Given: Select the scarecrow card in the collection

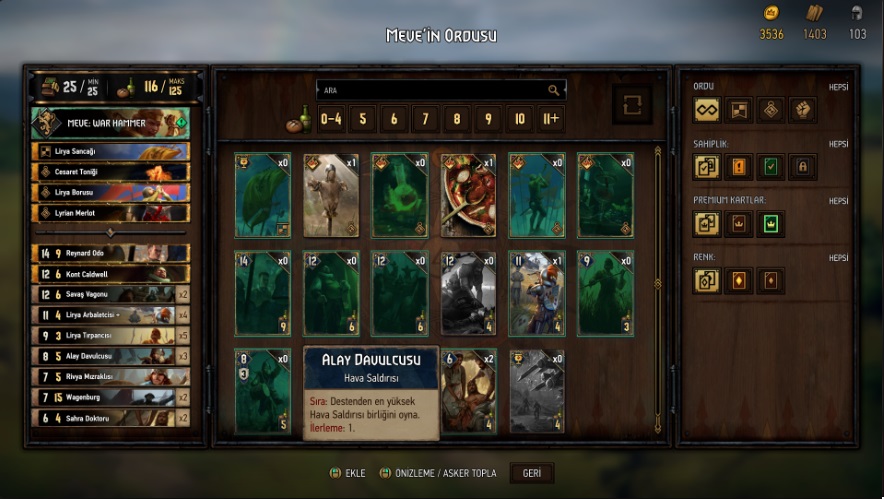Looking at the screenshot, I should [331, 195].
